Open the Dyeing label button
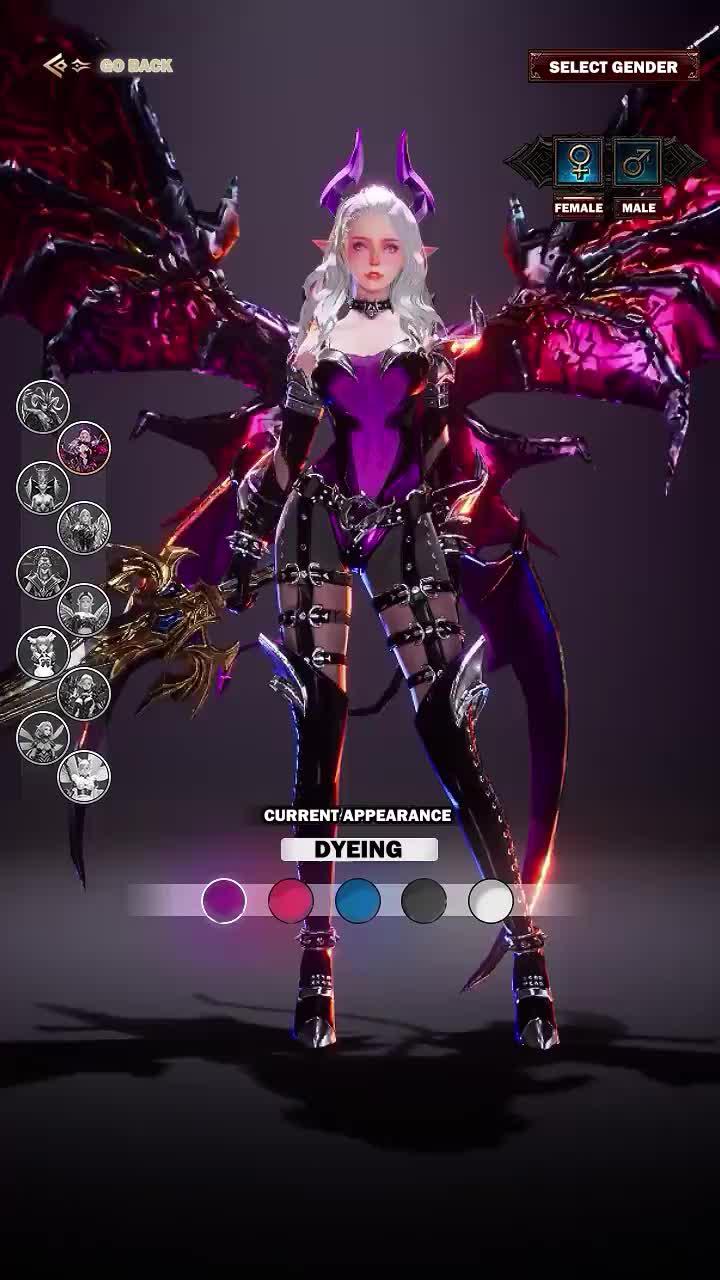 (359, 850)
